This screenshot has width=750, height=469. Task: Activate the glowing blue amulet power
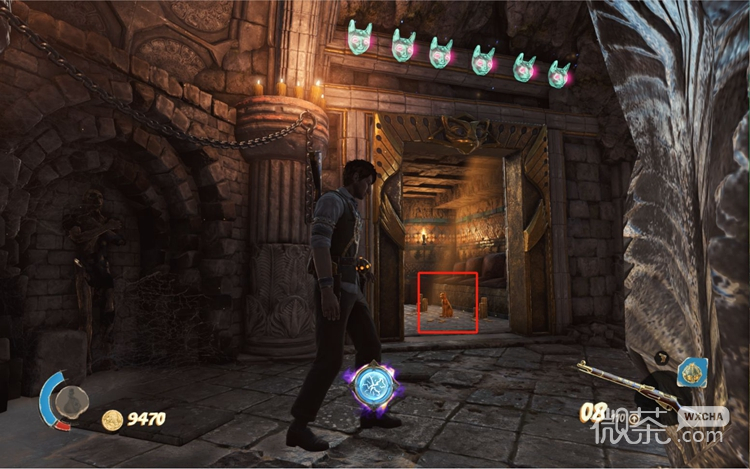[375, 389]
